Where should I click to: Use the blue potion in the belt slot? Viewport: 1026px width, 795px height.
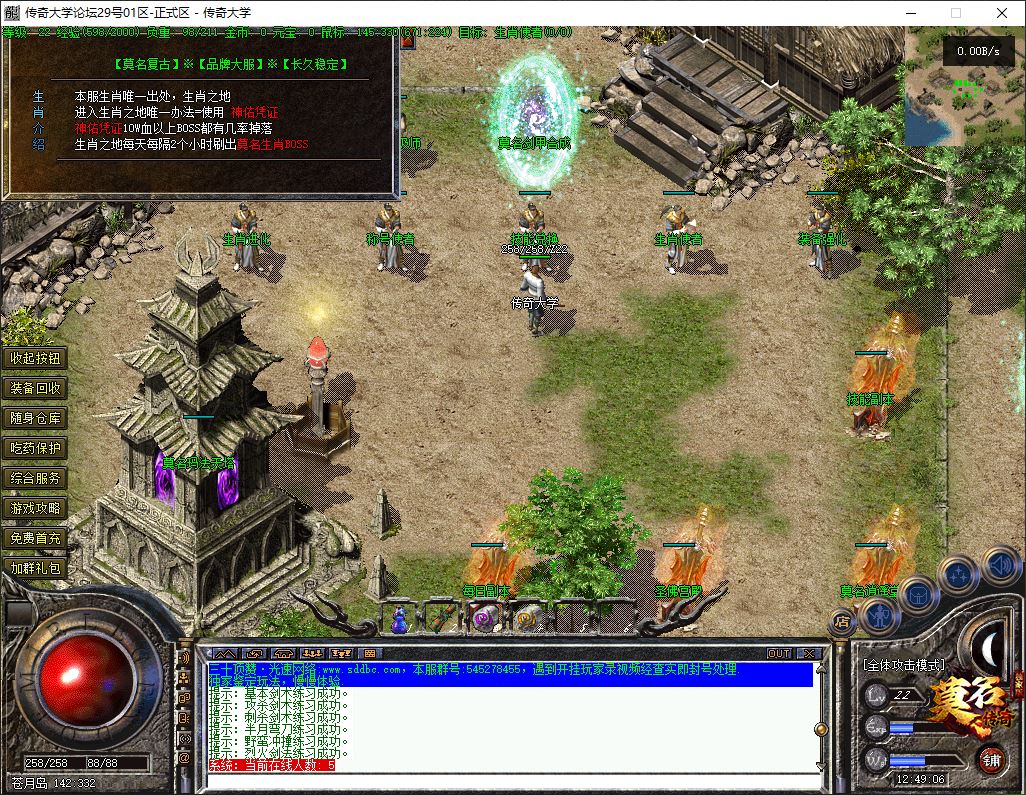400,620
